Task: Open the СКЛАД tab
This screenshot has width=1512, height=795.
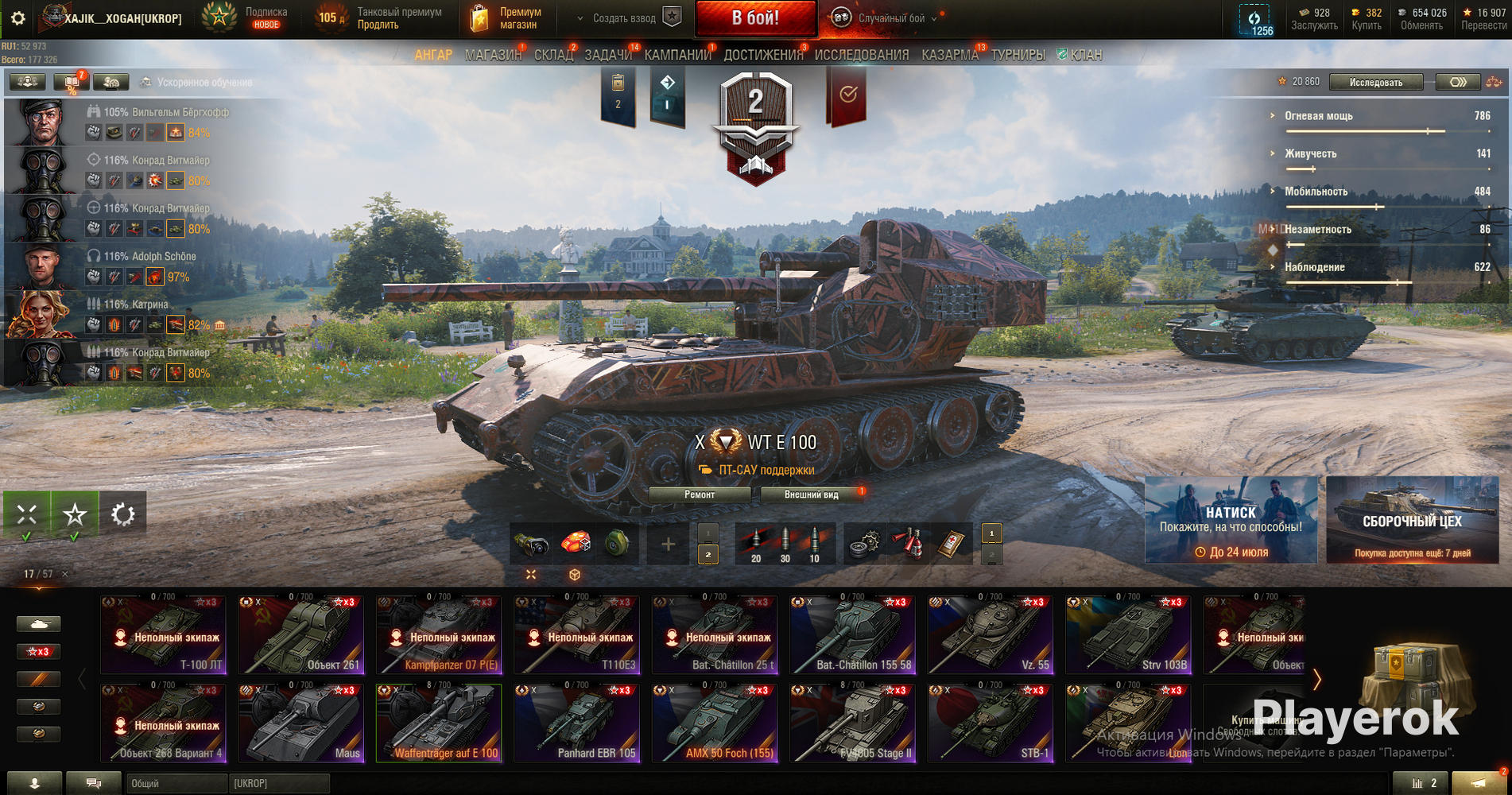Action: (553, 55)
